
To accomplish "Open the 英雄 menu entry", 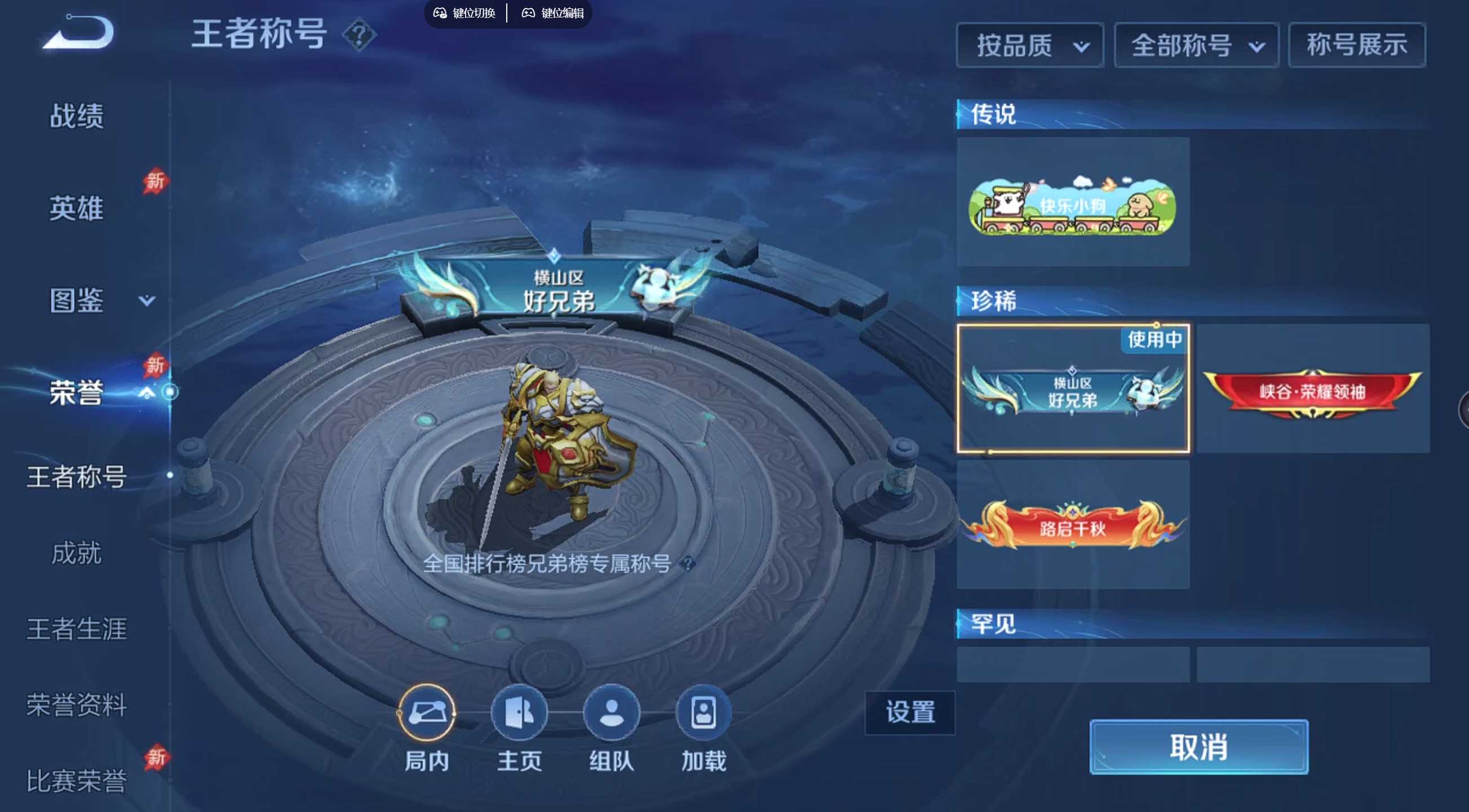I will click(x=77, y=208).
